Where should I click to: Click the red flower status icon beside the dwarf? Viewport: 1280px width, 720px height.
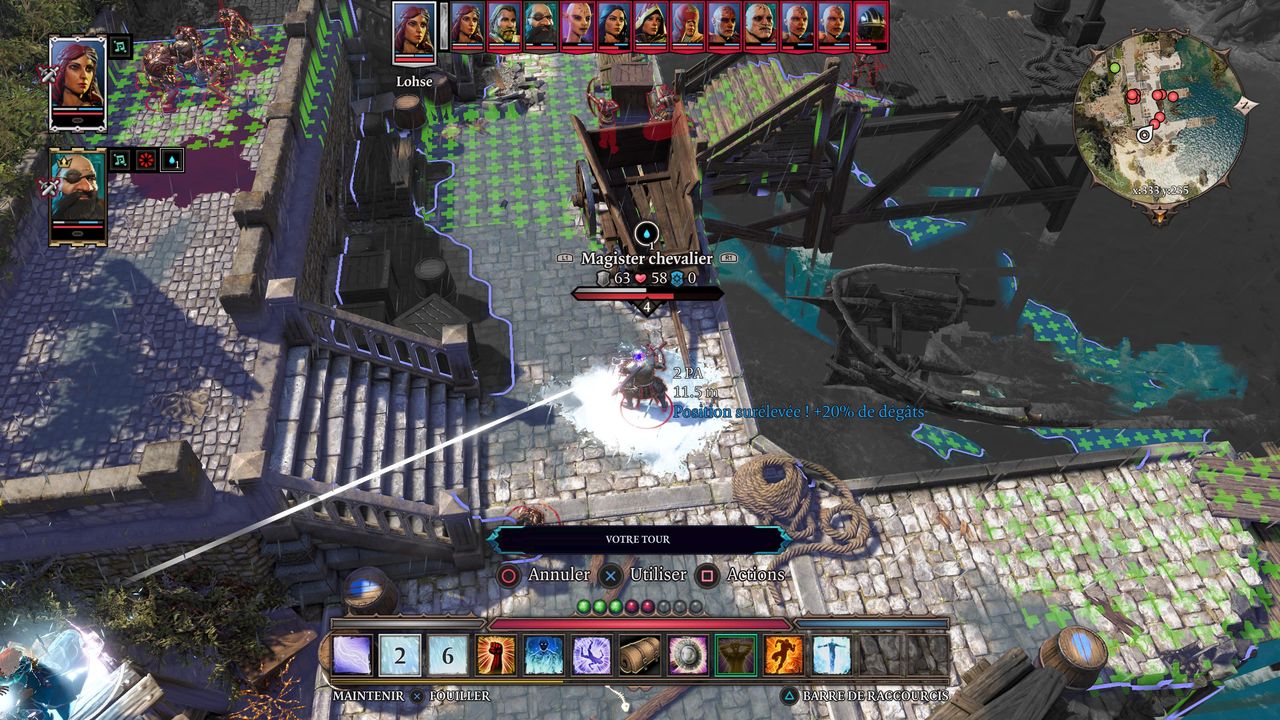[146, 160]
